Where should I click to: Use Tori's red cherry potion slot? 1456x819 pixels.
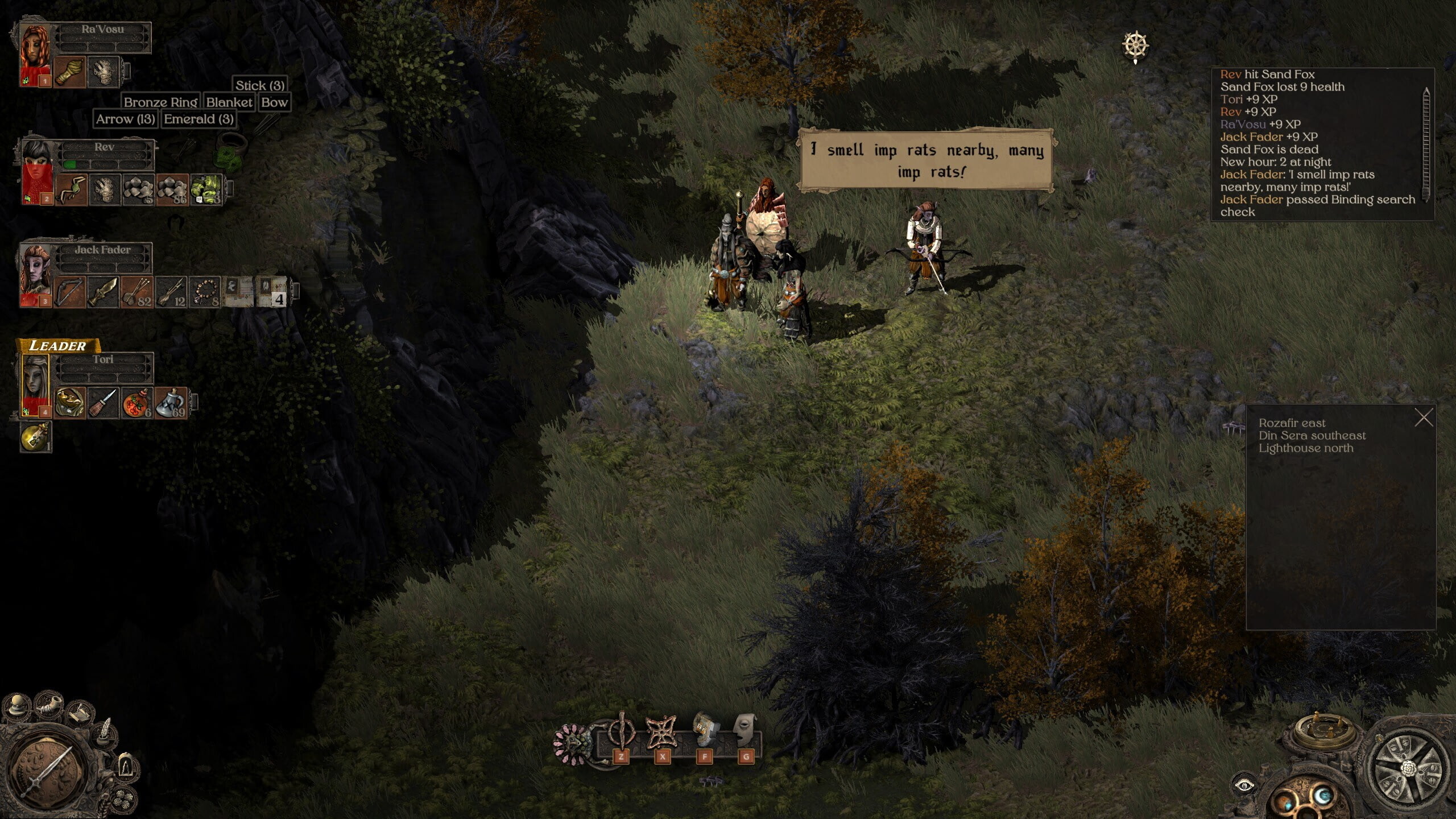coord(138,403)
